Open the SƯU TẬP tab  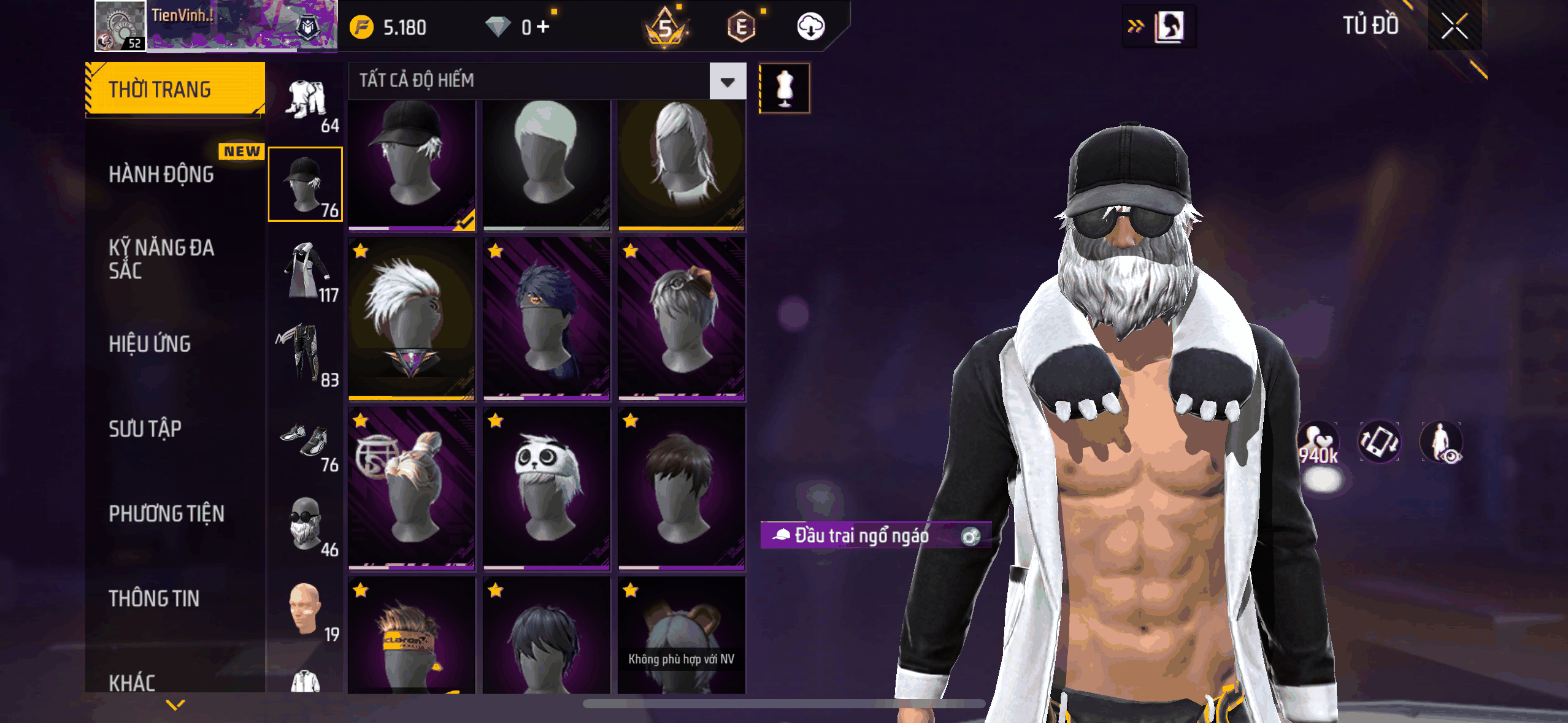tap(145, 429)
